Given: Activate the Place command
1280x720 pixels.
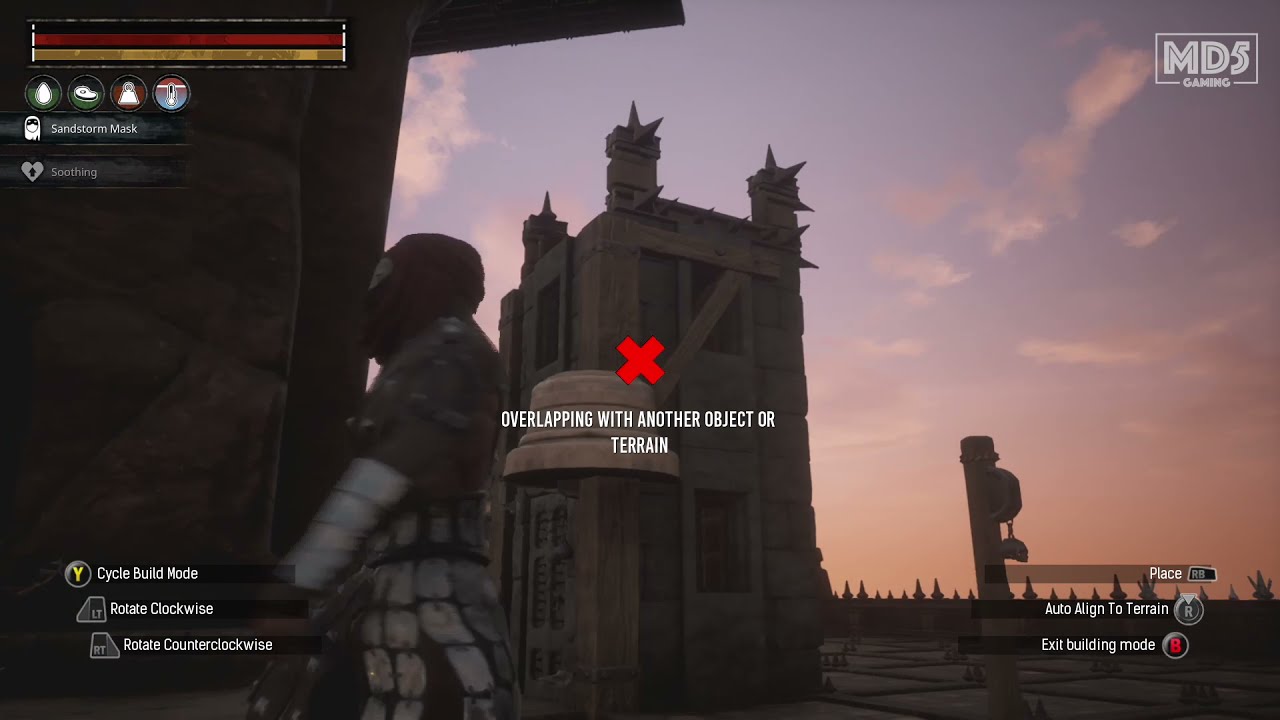Looking at the screenshot, I should (1167, 573).
